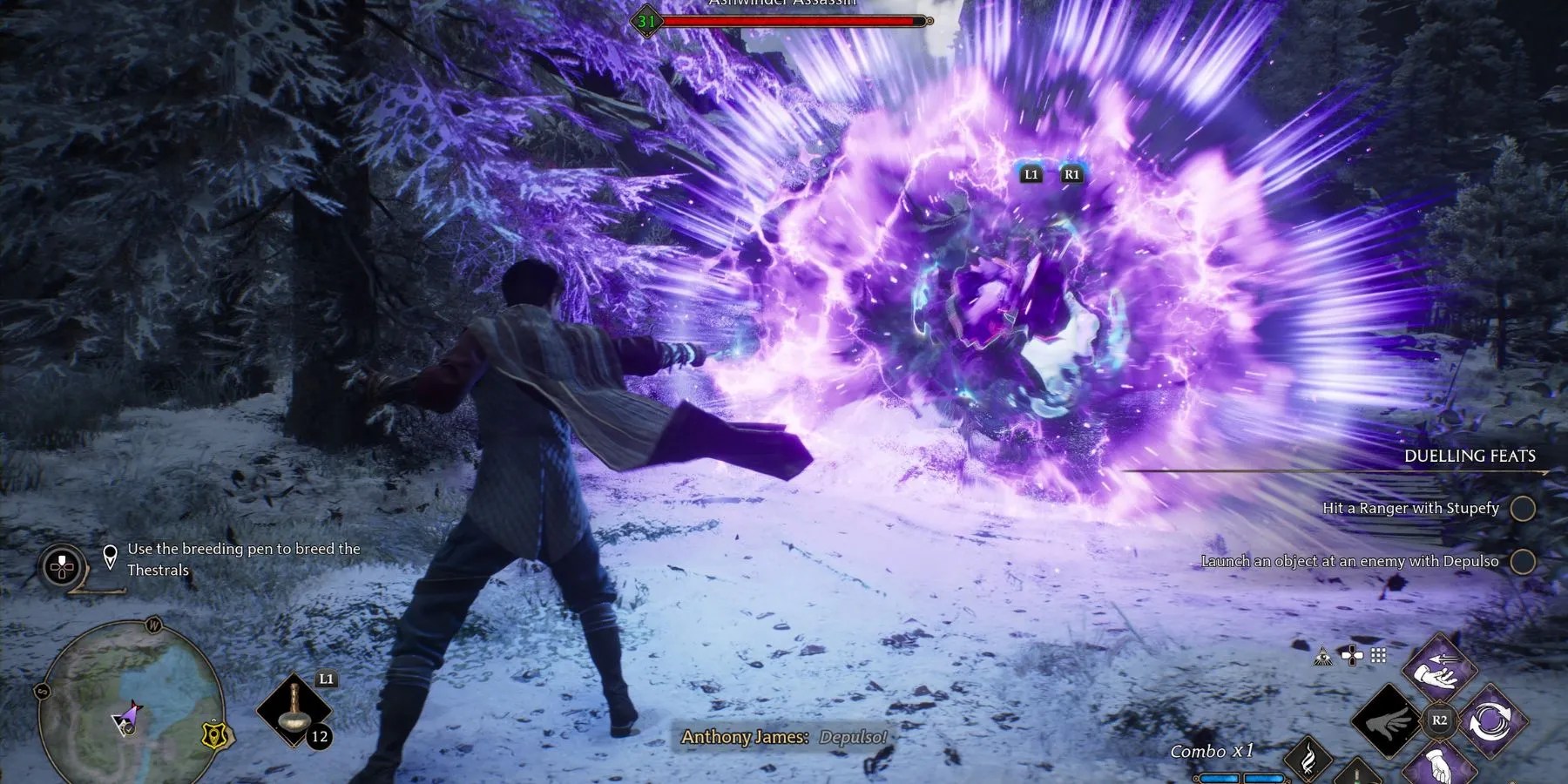Click the eye-in-triangle Revelio icon
1568x784 pixels.
(x=1323, y=657)
